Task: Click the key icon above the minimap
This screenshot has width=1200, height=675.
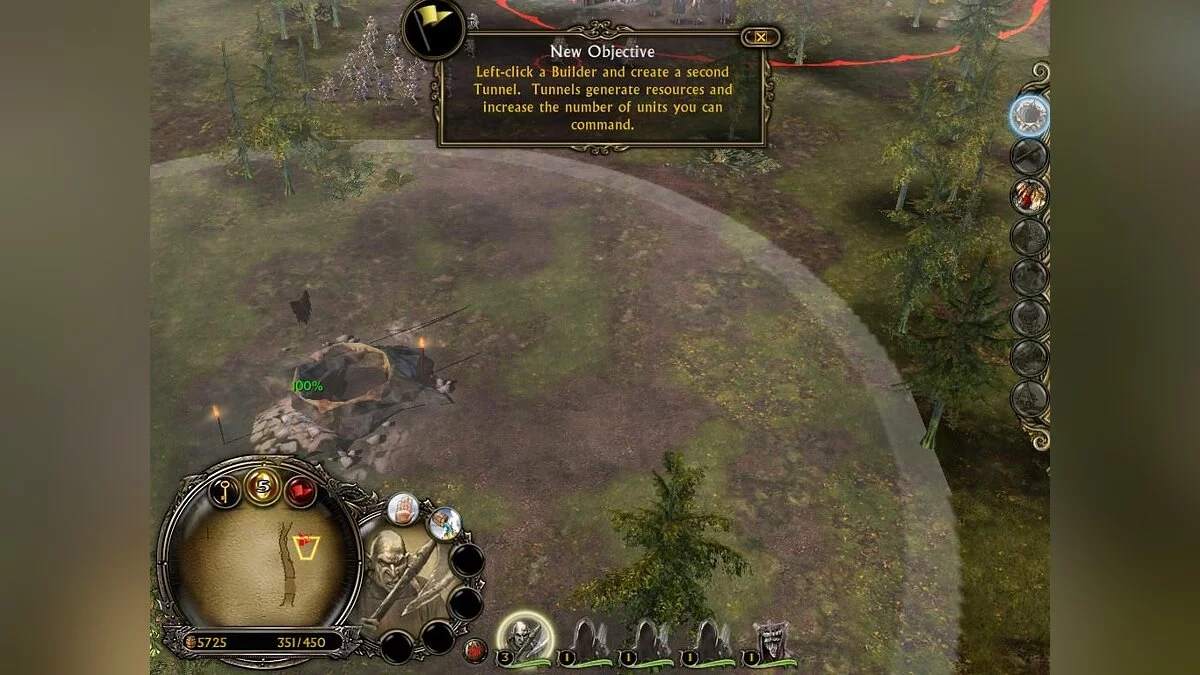Action: tap(225, 491)
